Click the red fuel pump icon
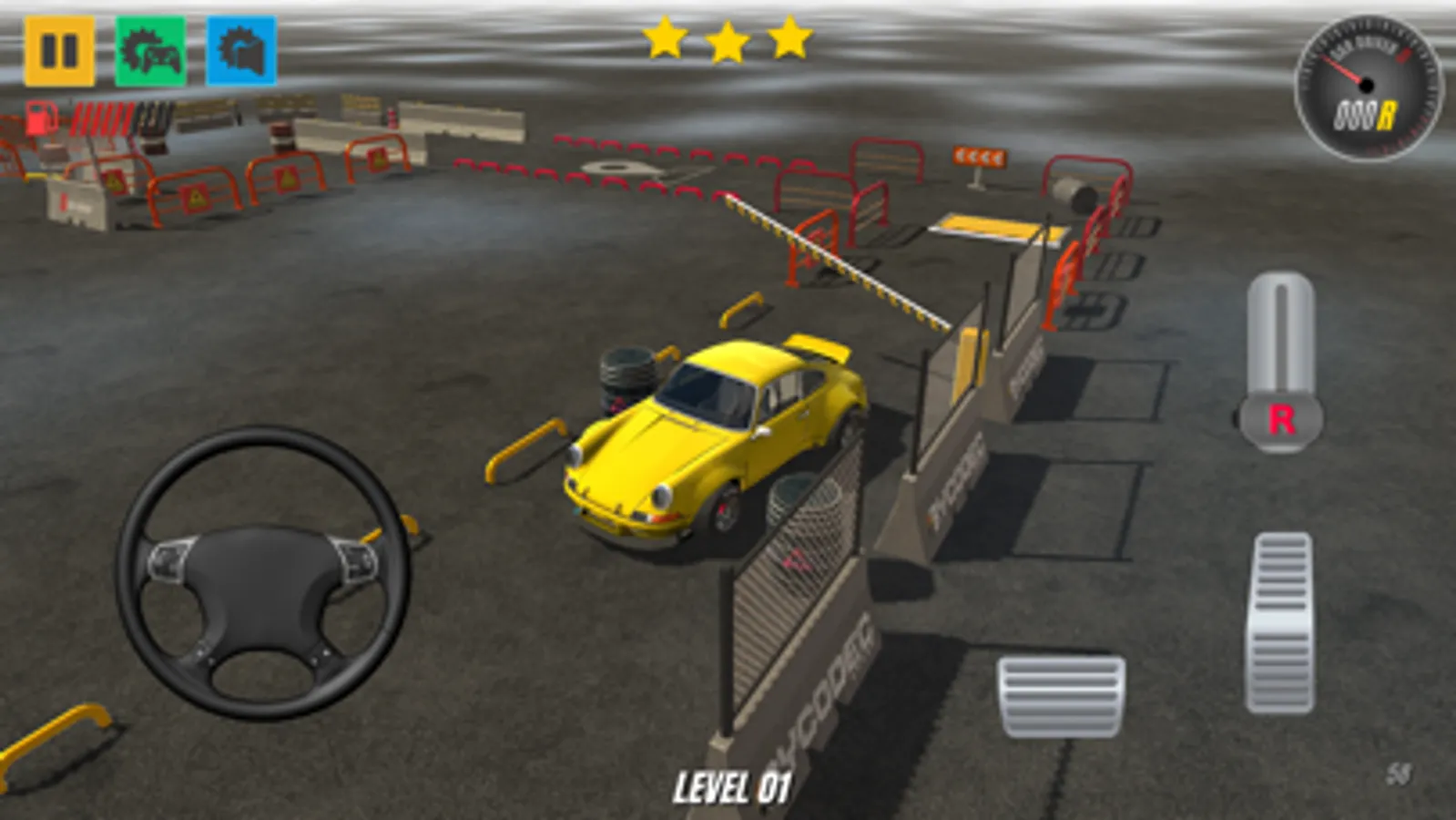The height and width of the screenshot is (820, 1456). coord(40,118)
